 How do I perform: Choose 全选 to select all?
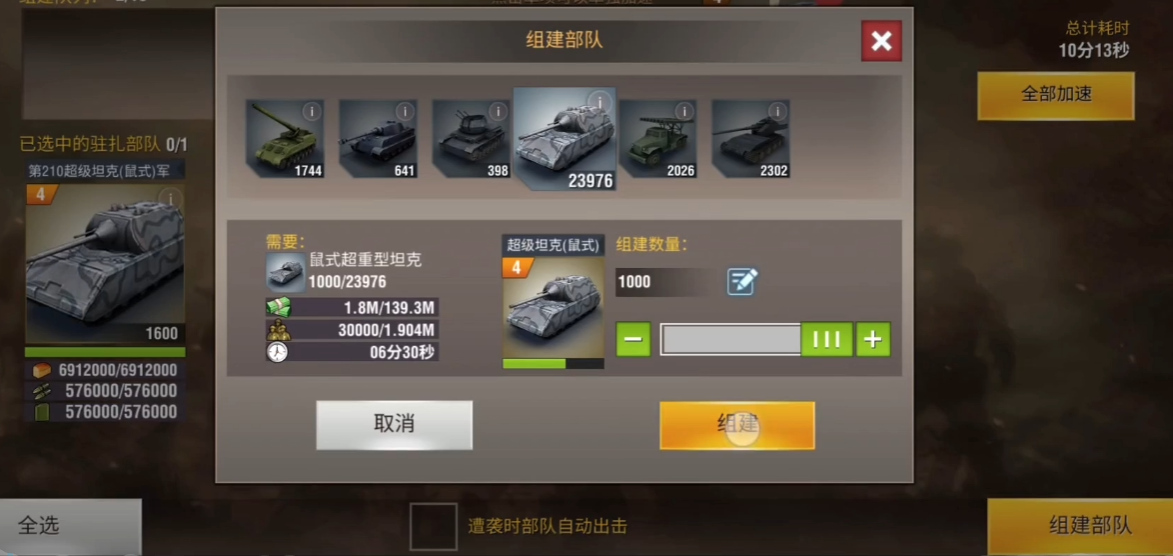coord(40,526)
